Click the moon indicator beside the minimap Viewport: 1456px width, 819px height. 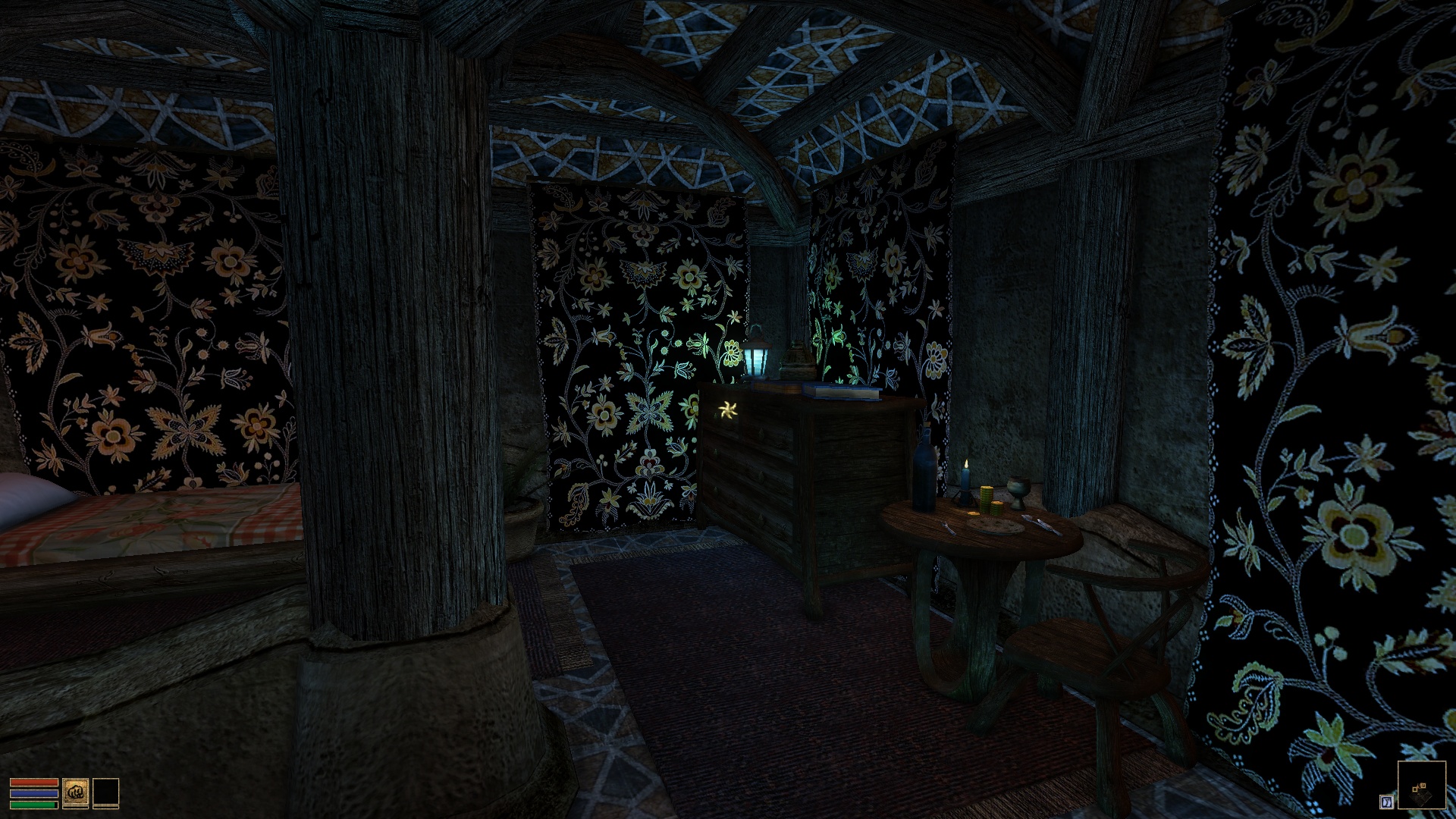[1387, 801]
